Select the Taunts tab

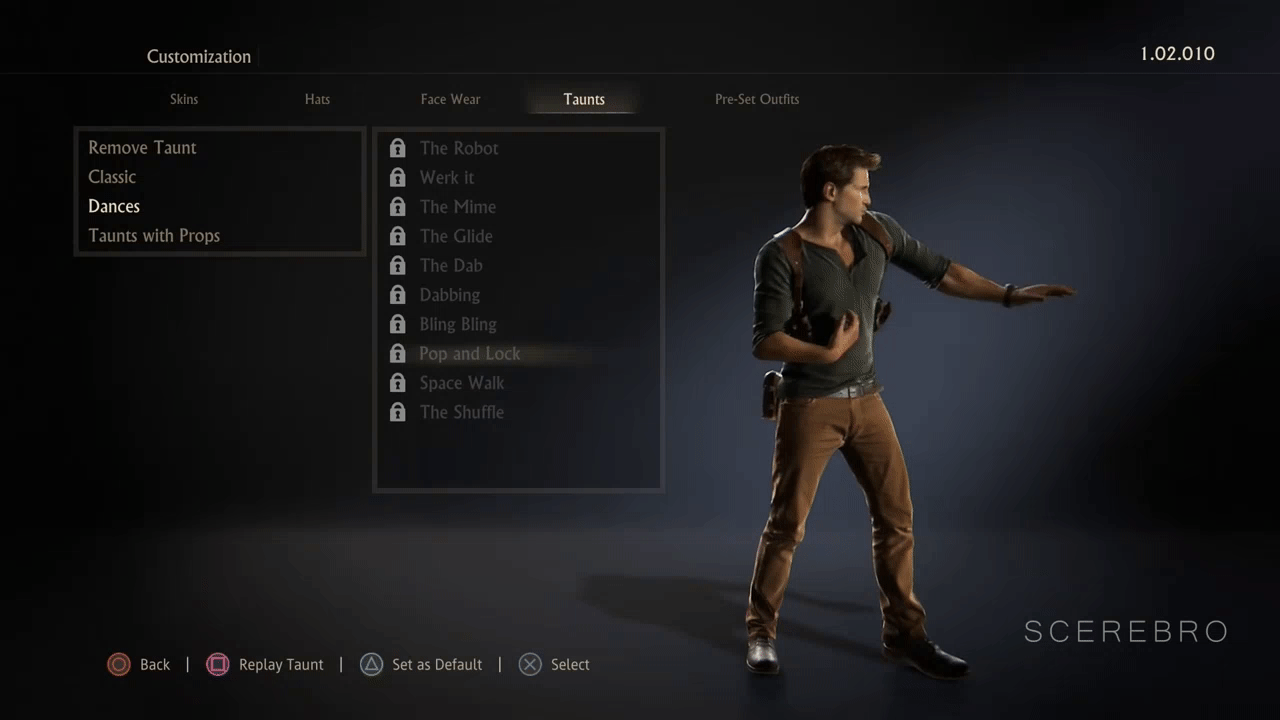pyautogui.click(x=584, y=99)
